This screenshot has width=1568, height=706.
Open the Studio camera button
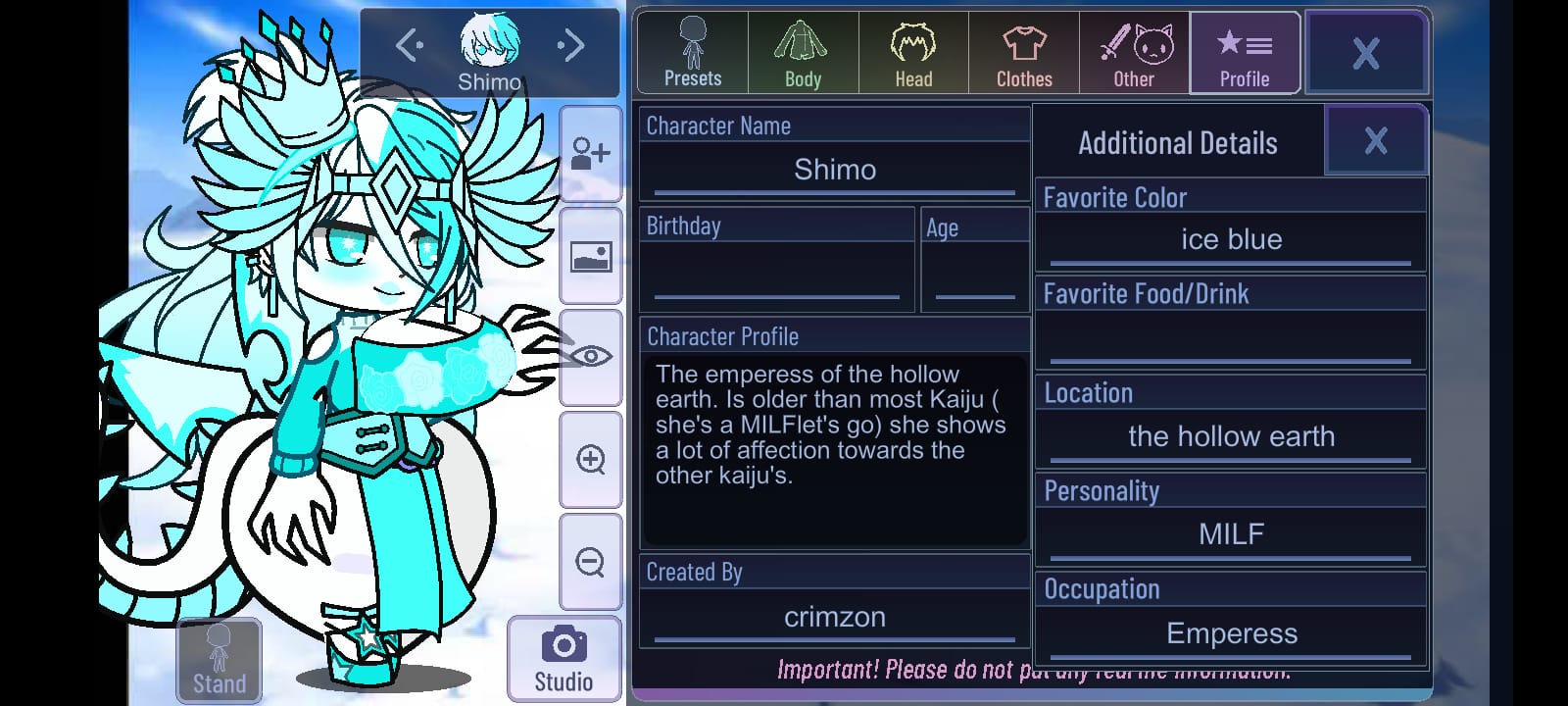(563, 659)
